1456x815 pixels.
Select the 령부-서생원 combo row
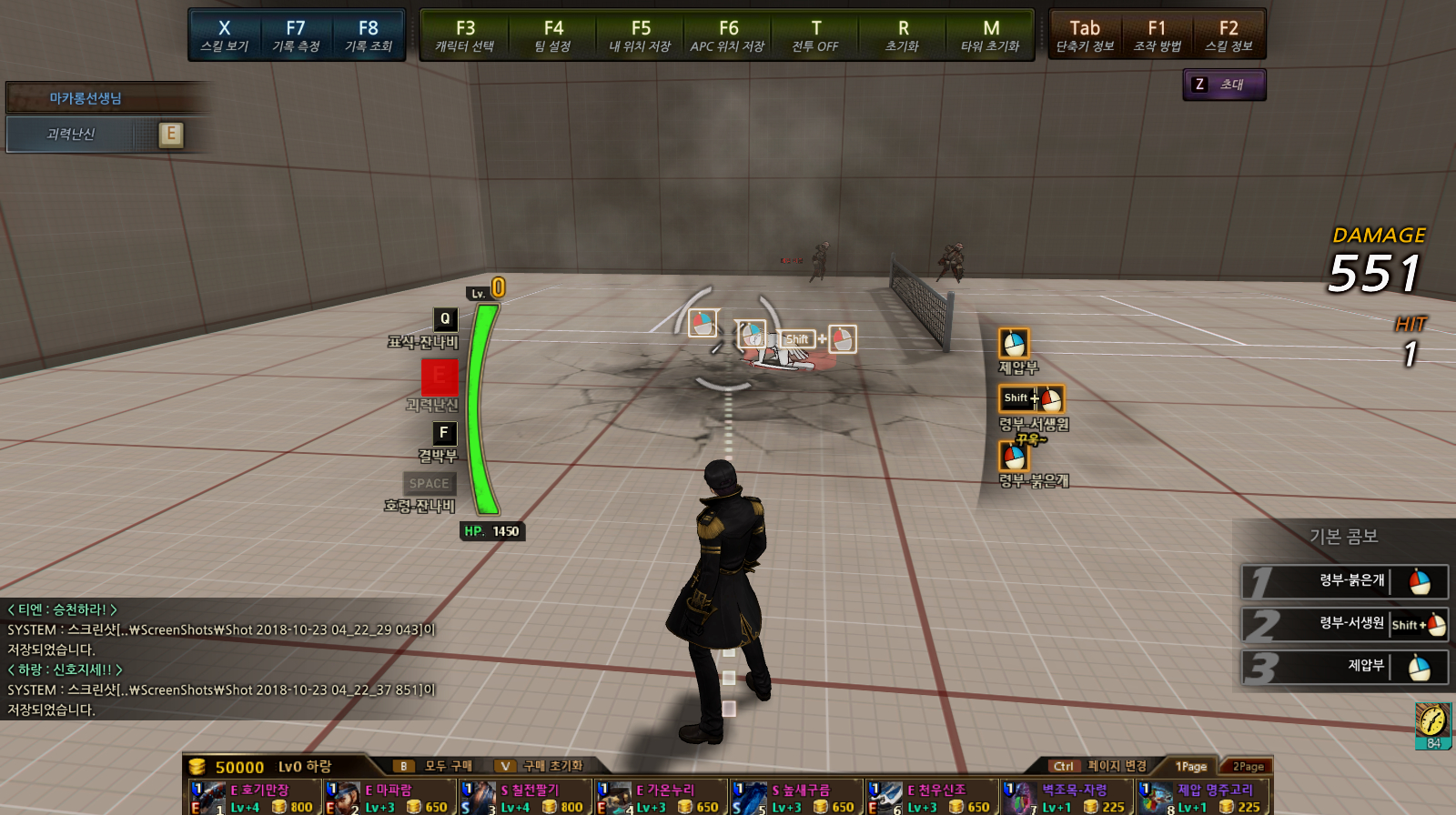[1345, 625]
